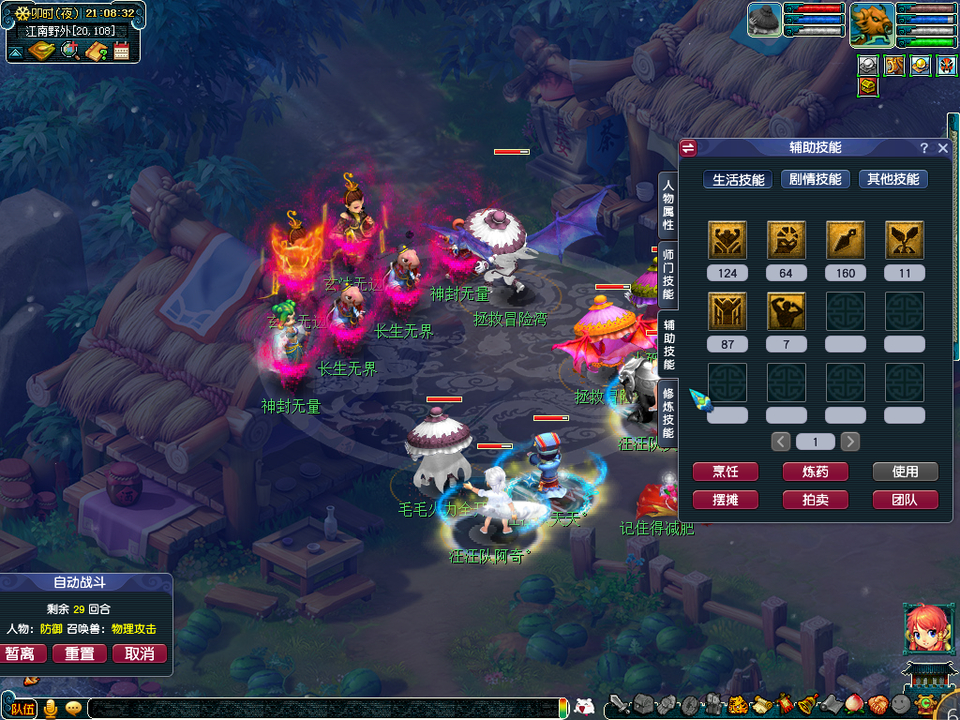Open the 摆摊 stall button
This screenshot has height=720, width=960.
(725, 500)
